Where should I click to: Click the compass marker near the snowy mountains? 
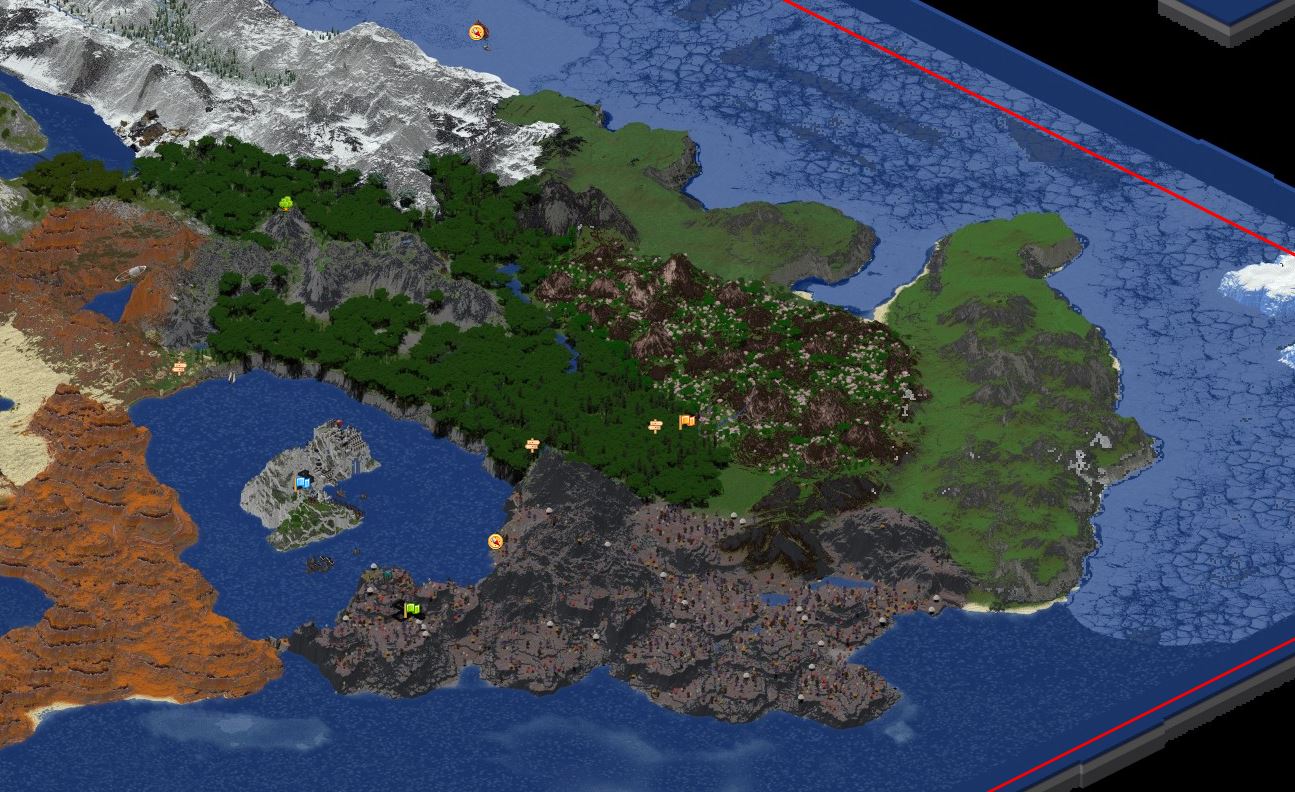pos(477,33)
